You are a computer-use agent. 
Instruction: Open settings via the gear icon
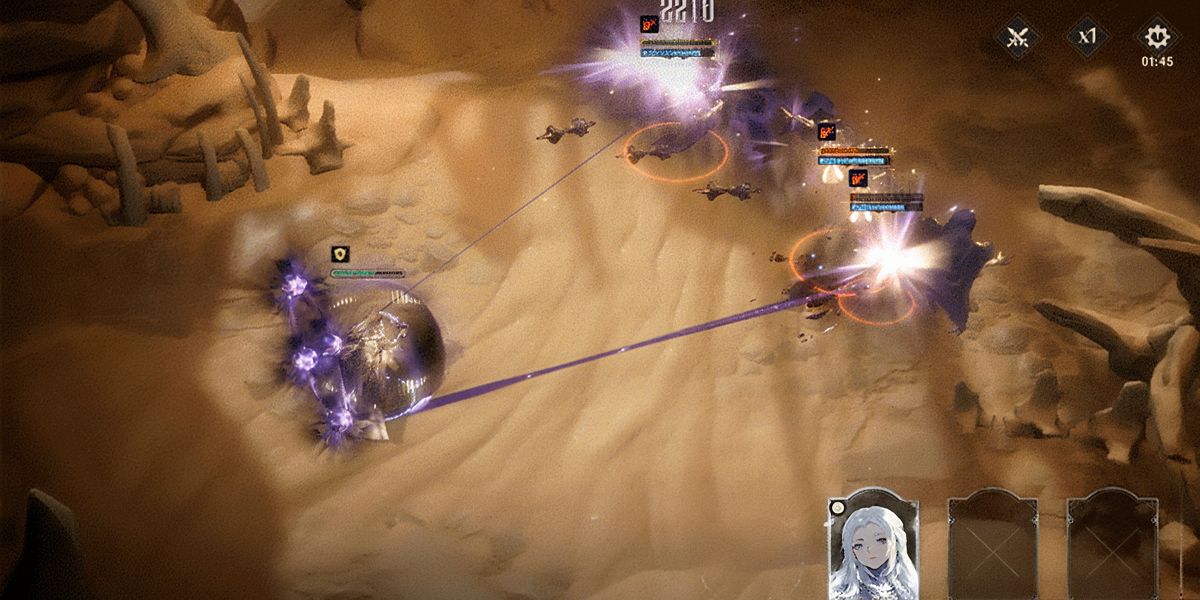1156,37
